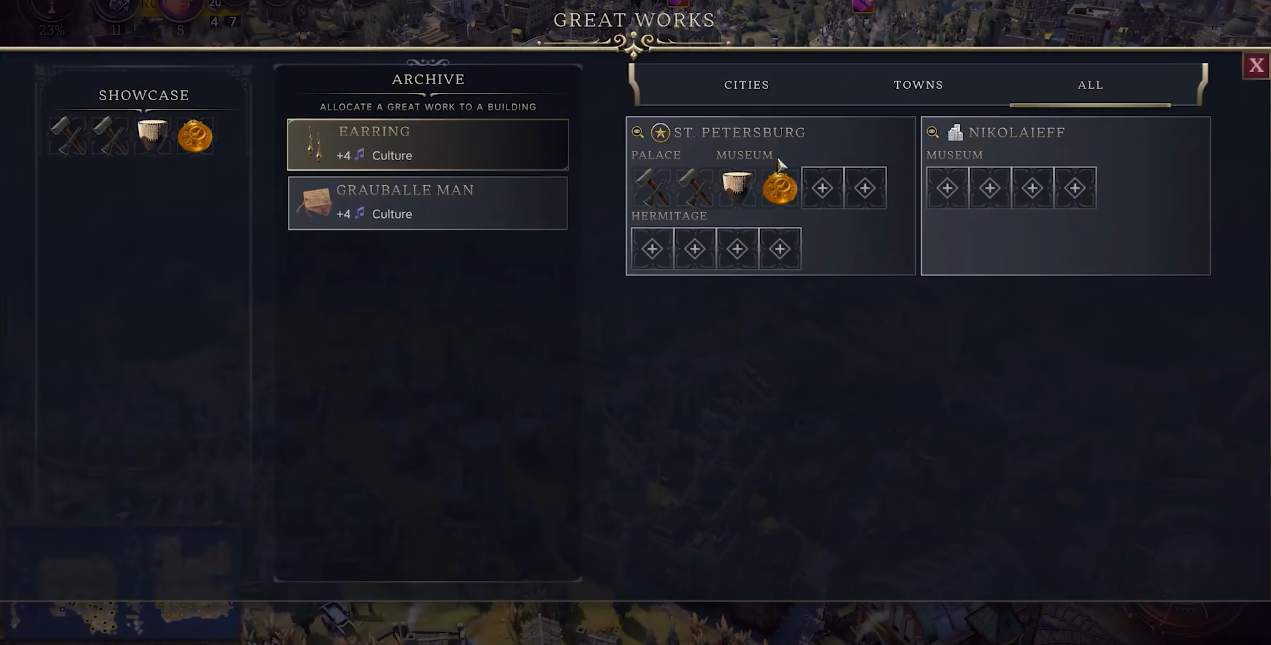Zoom to Nikolaieff with its magnifier icon

click(933, 132)
